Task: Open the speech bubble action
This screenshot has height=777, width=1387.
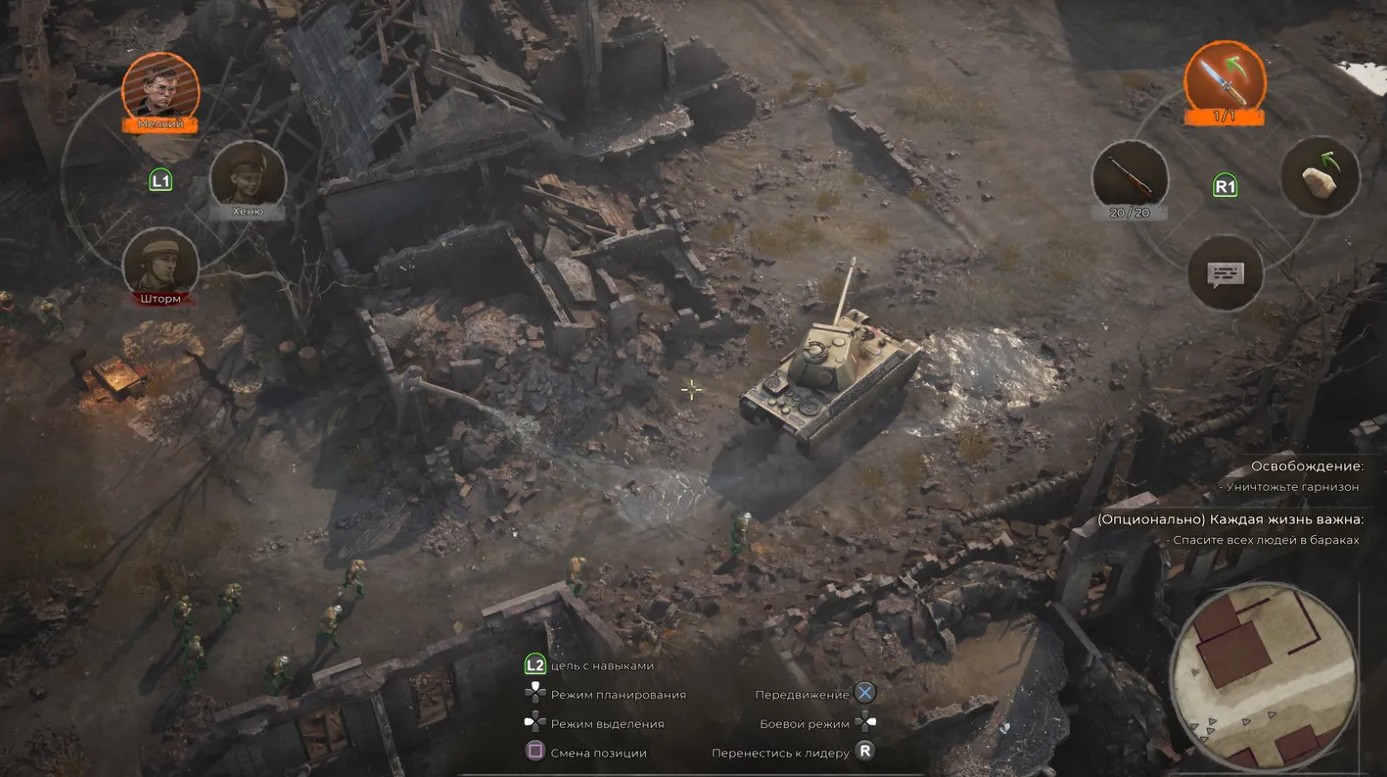Action: 1225,272
